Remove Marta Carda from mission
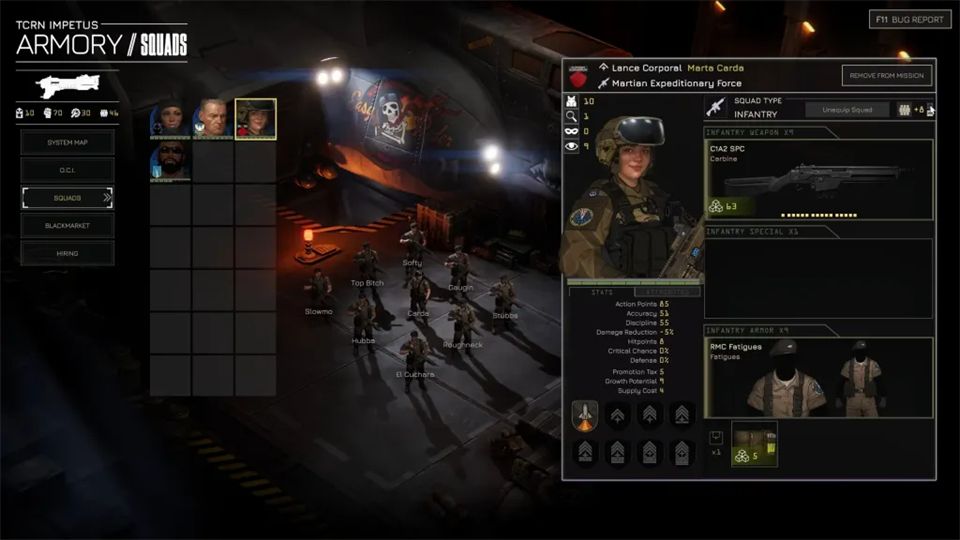This screenshot has height=540, width=960. (x=888, y=76)
